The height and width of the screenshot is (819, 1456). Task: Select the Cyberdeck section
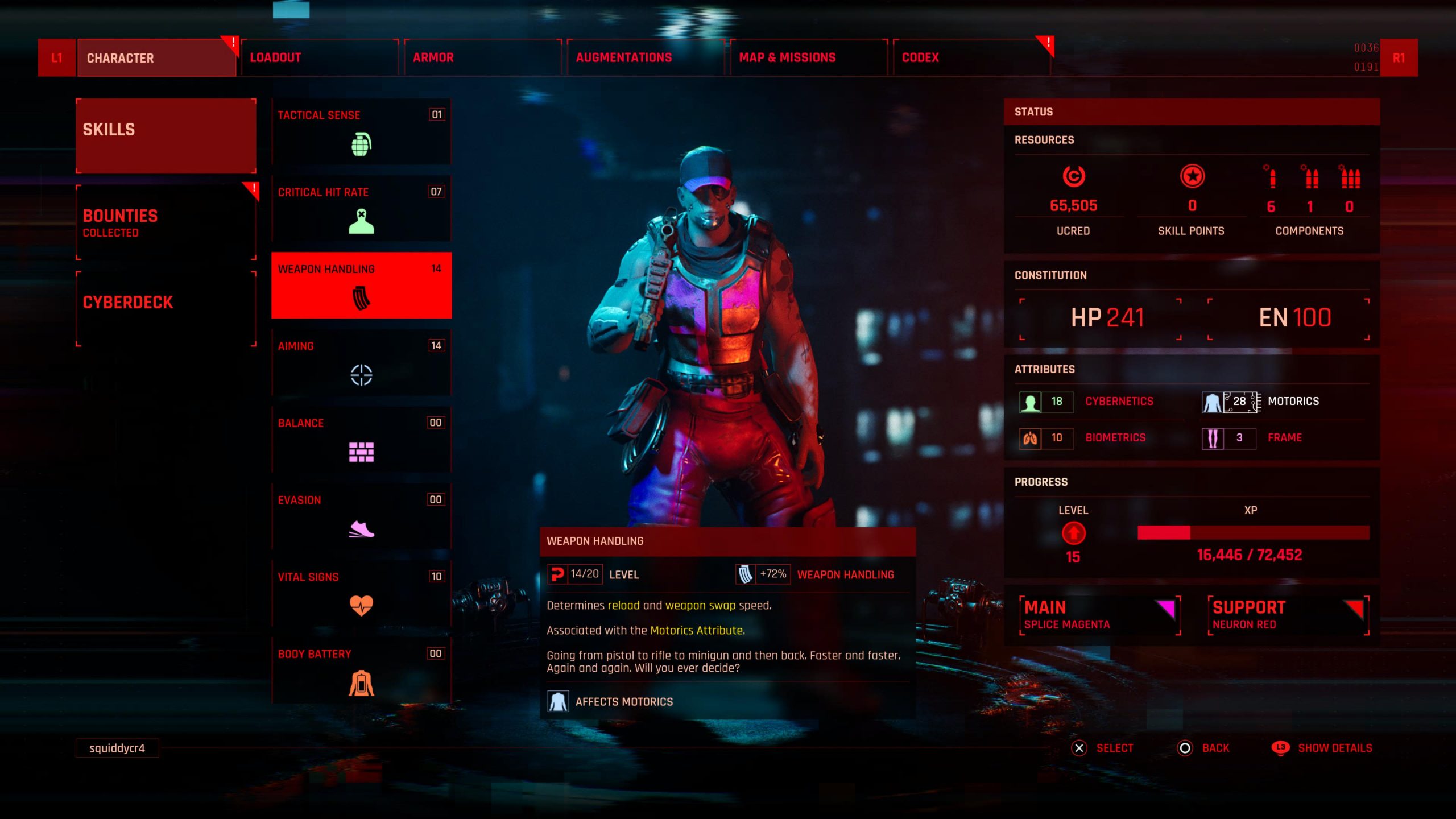166,308
